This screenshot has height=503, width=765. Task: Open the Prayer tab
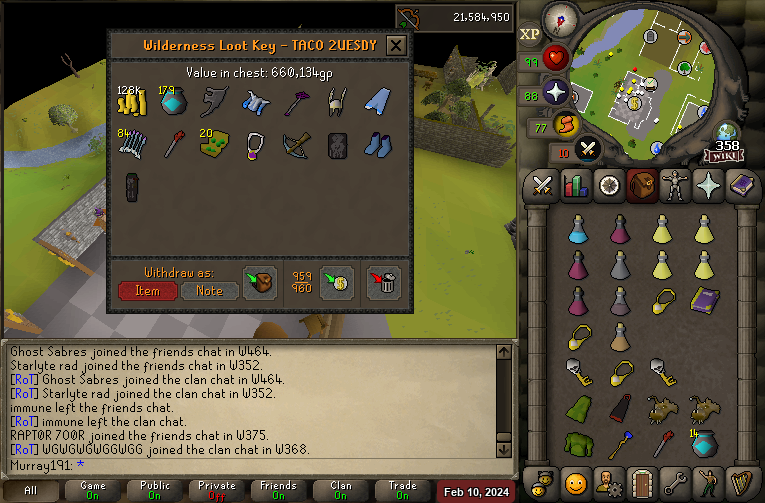pos(709,186)
